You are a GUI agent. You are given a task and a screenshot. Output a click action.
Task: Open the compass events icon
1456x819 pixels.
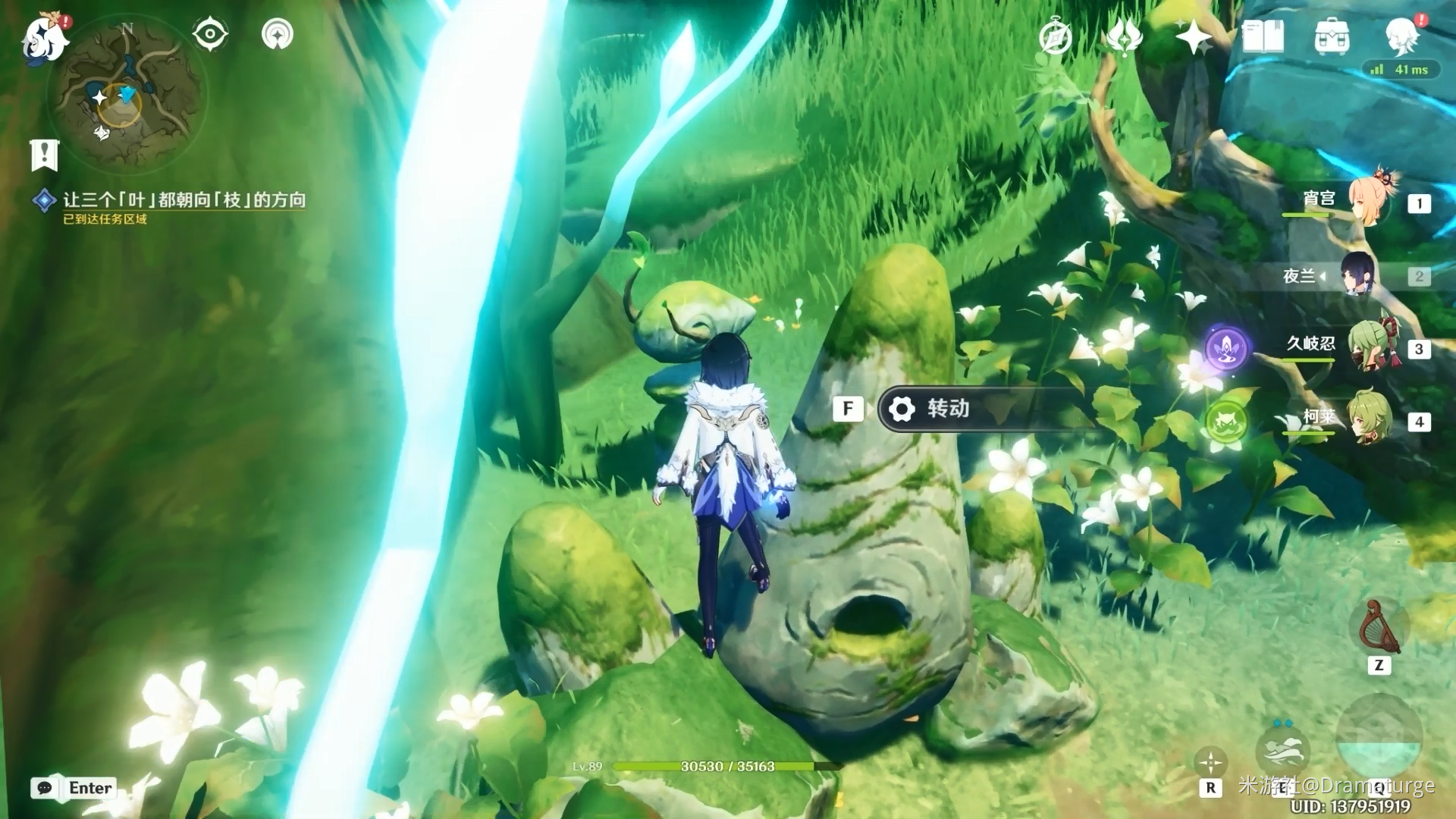[x=1055, y=36]
